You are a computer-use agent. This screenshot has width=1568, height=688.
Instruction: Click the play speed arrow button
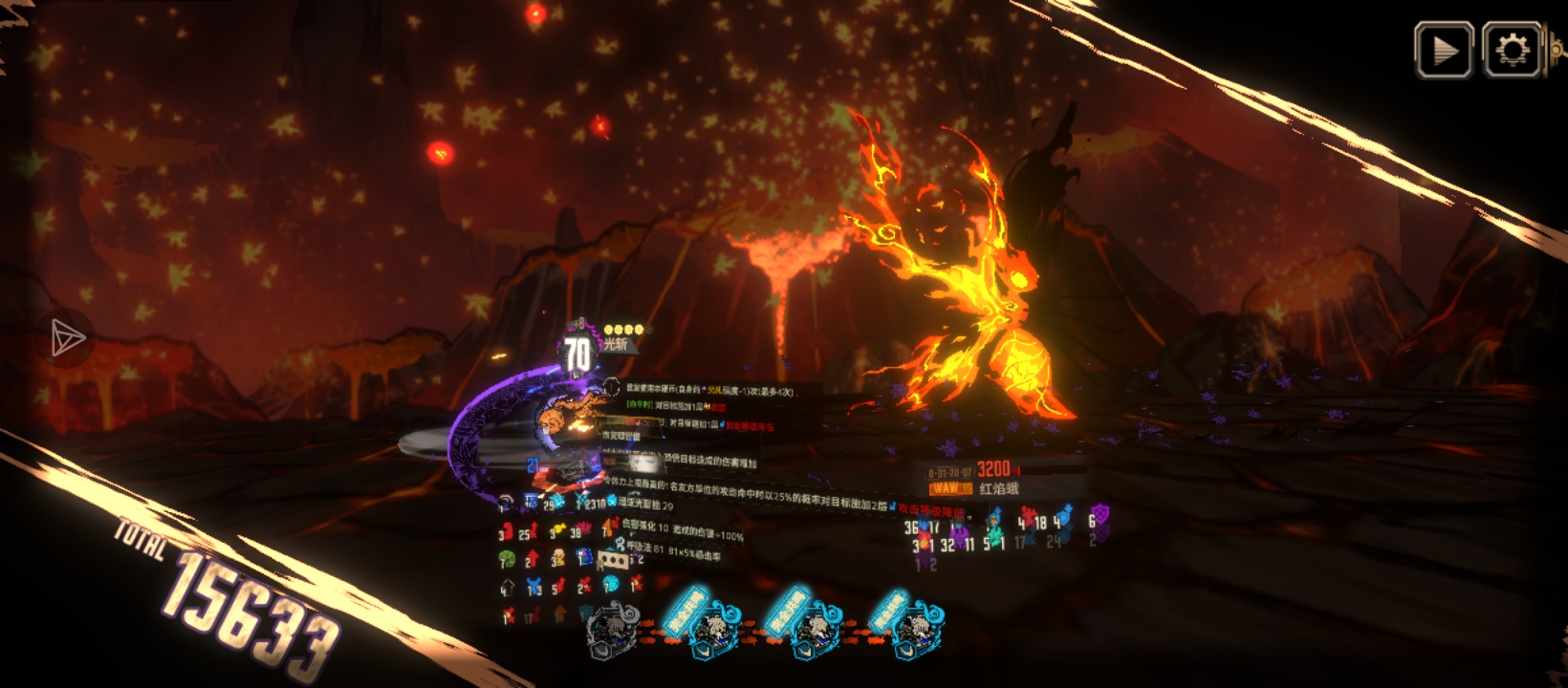1444,50
